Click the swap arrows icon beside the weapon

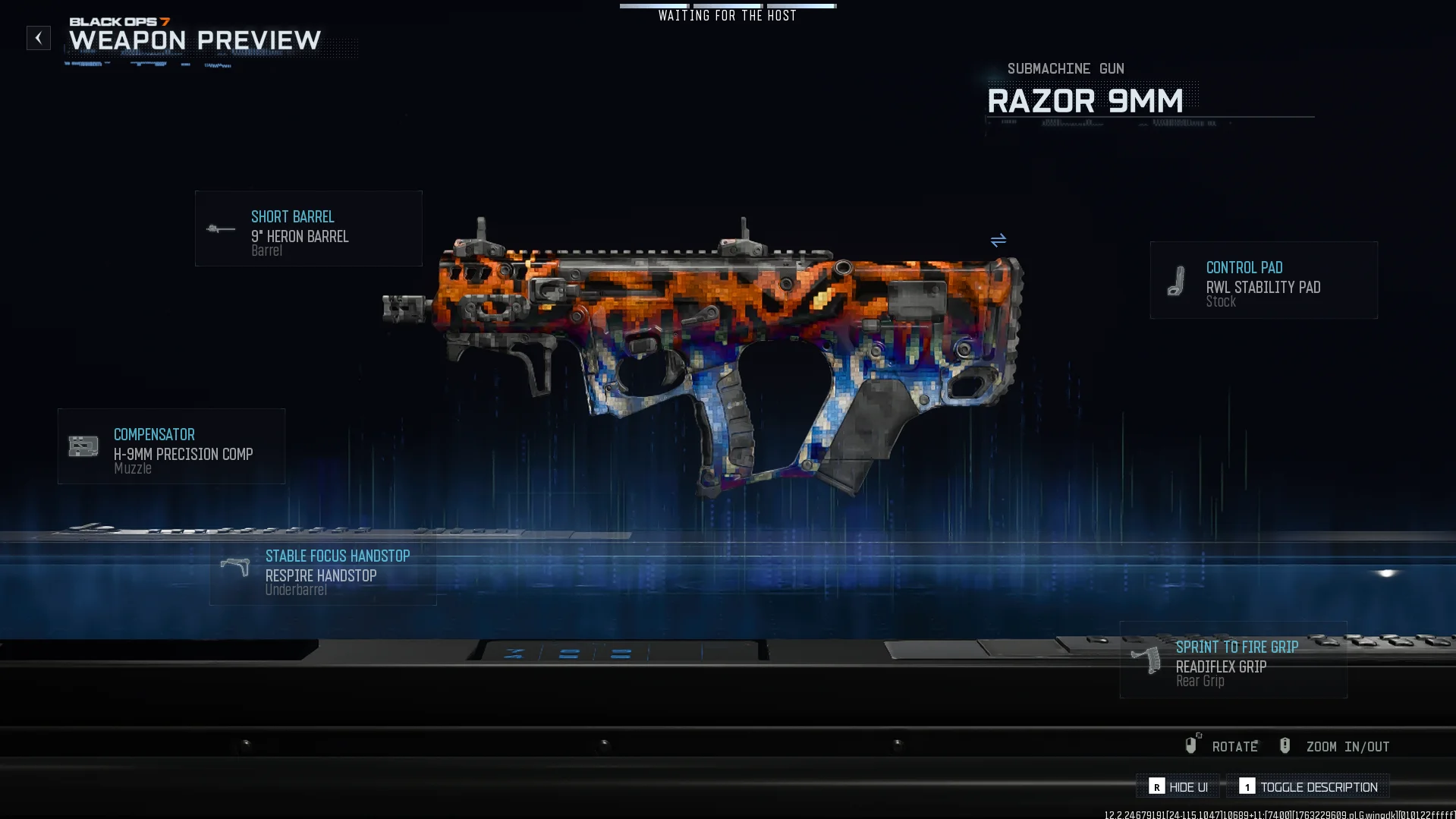[998, 241]
